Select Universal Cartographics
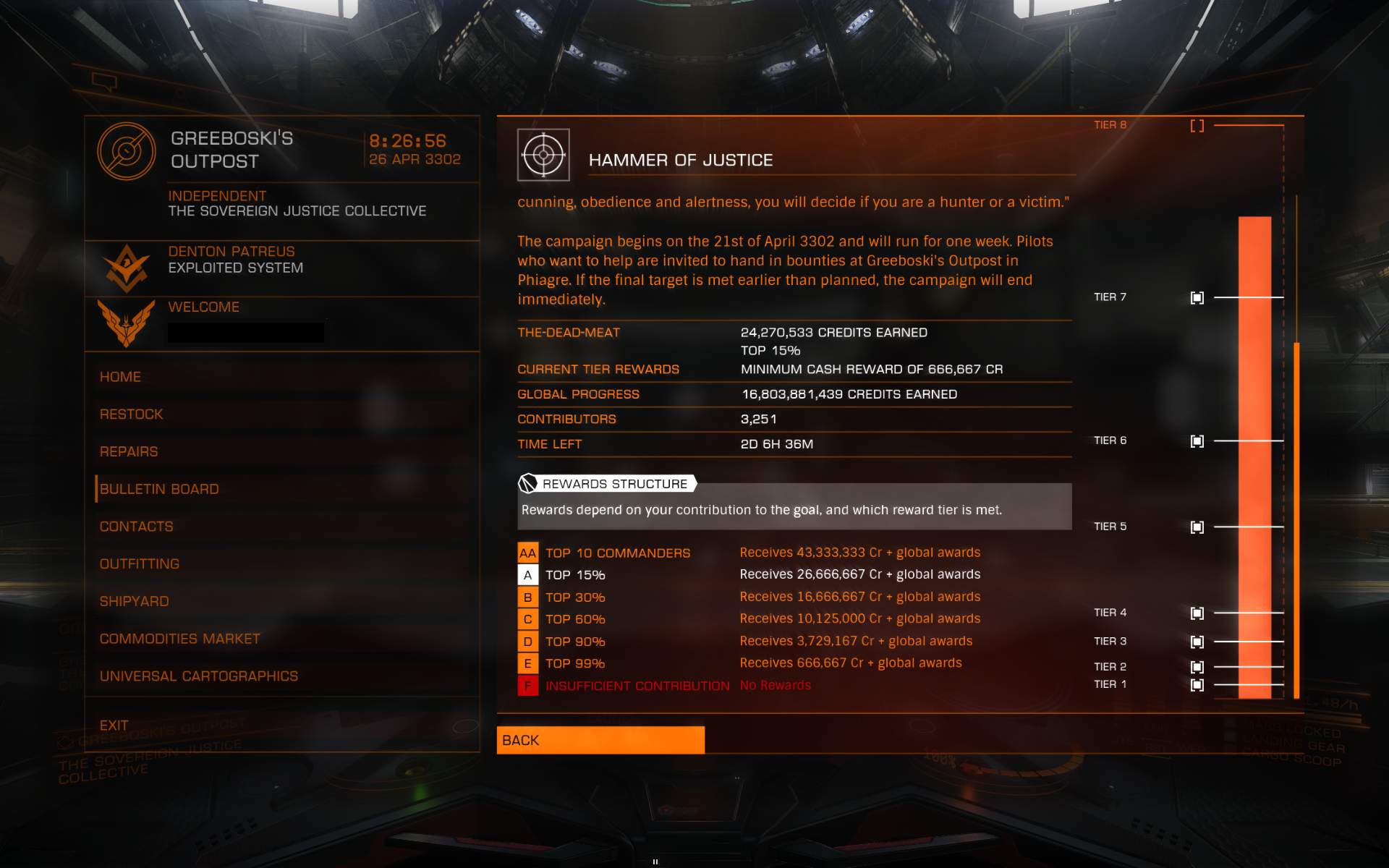 pos(199,676)
